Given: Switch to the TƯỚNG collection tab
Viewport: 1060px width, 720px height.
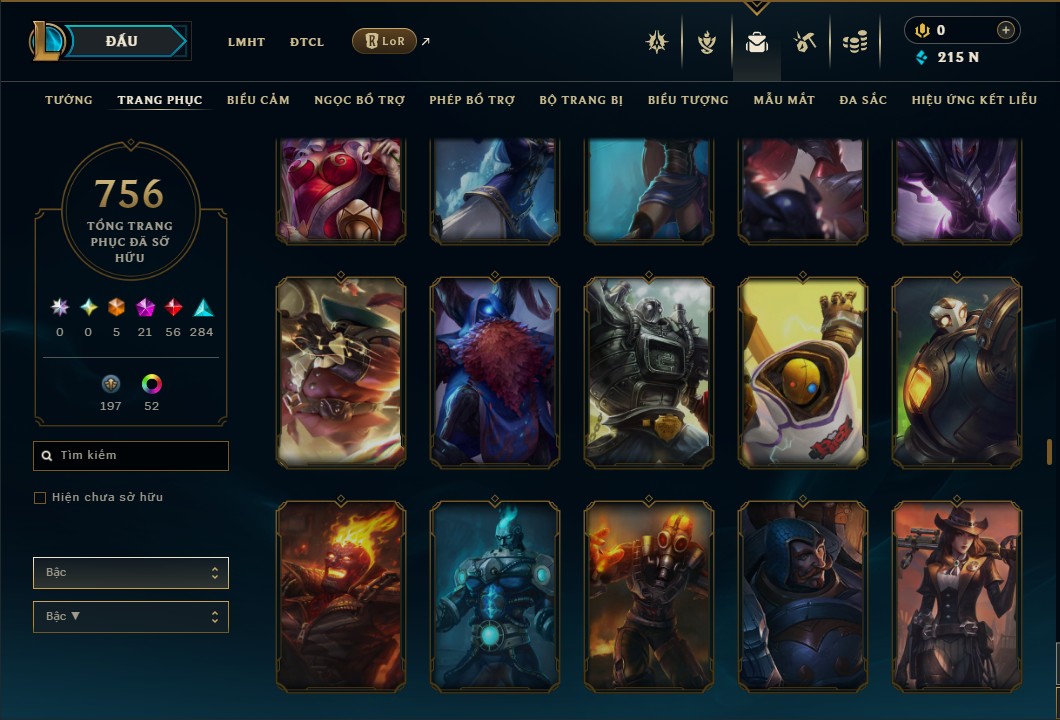Looking at the screenshot, I should pos(69,100).
